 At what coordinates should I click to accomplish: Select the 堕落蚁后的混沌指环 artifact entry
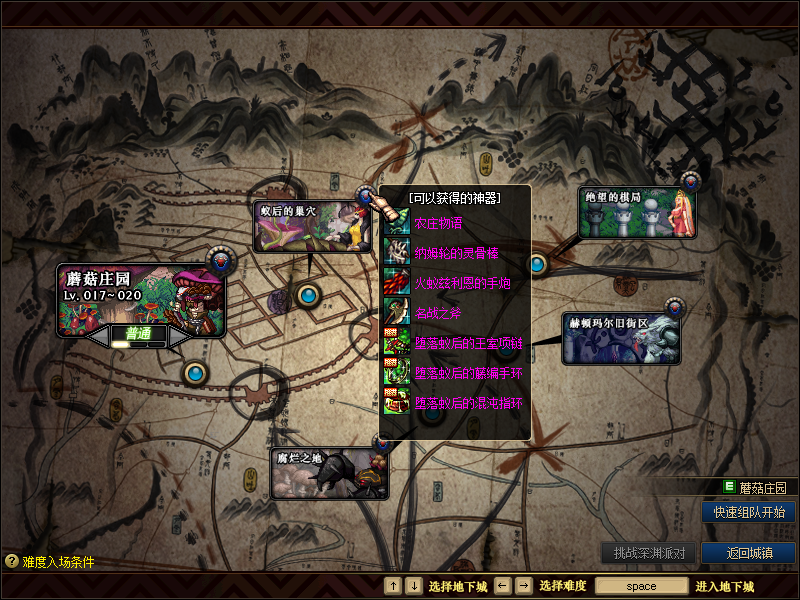pyautogui.click(x=468, y=403)
